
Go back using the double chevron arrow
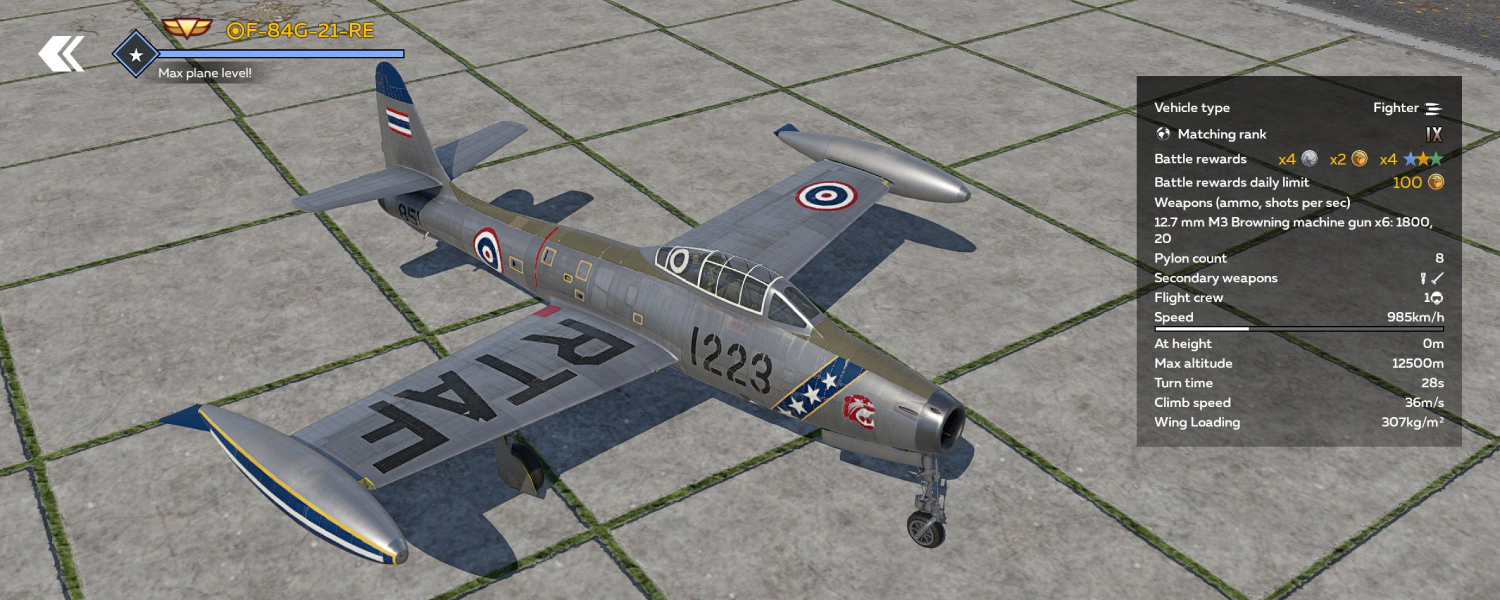point(61,54)
